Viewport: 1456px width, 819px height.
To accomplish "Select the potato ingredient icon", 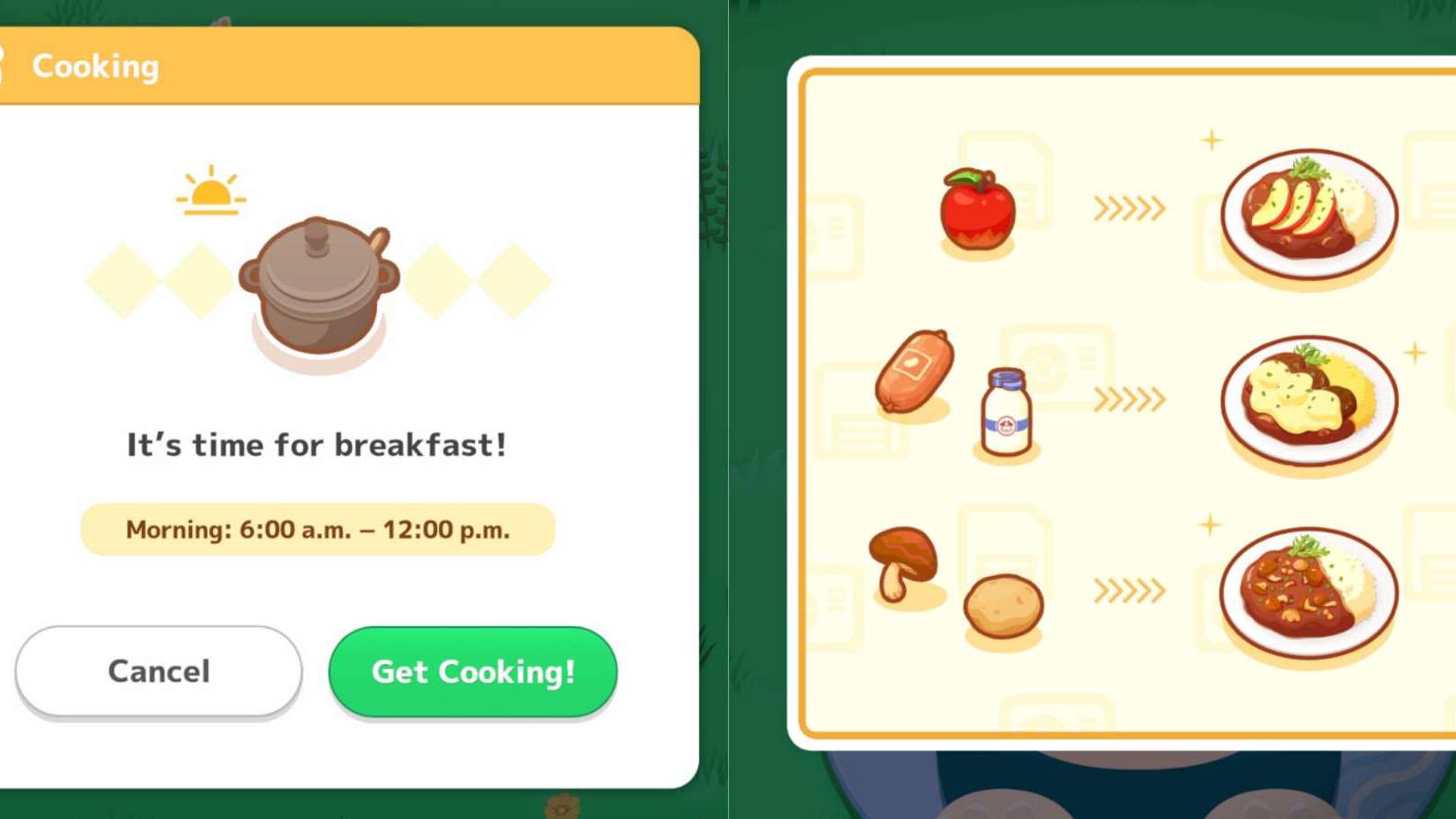I will pos(1006,605).
